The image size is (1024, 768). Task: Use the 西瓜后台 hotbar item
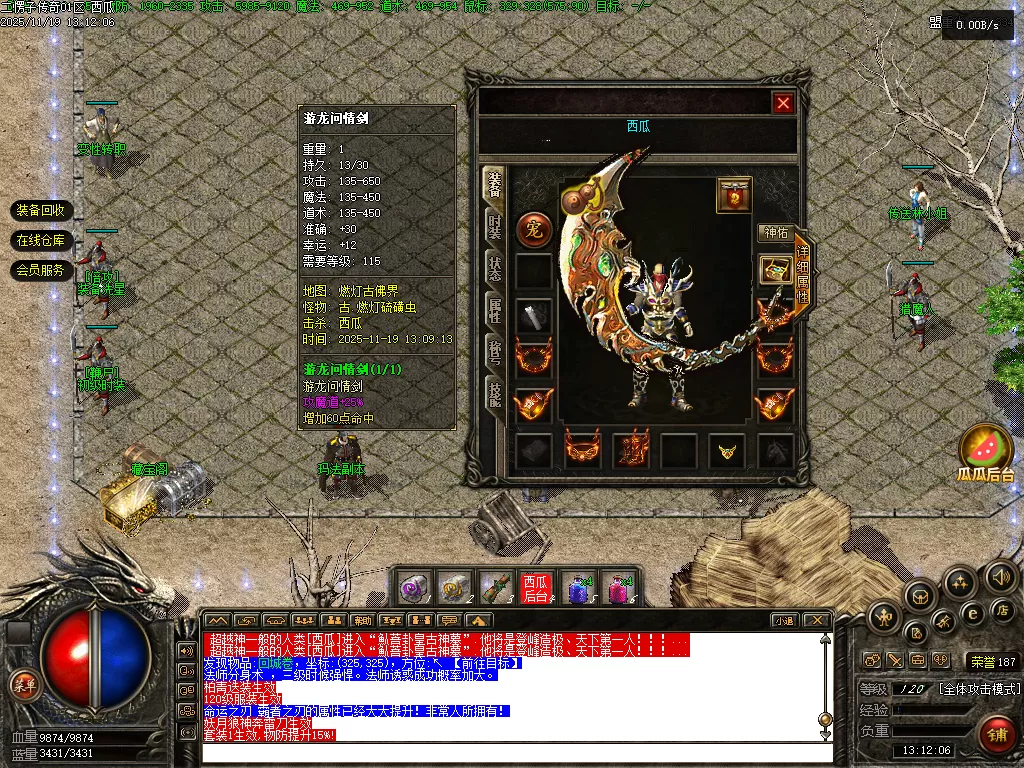535,588
